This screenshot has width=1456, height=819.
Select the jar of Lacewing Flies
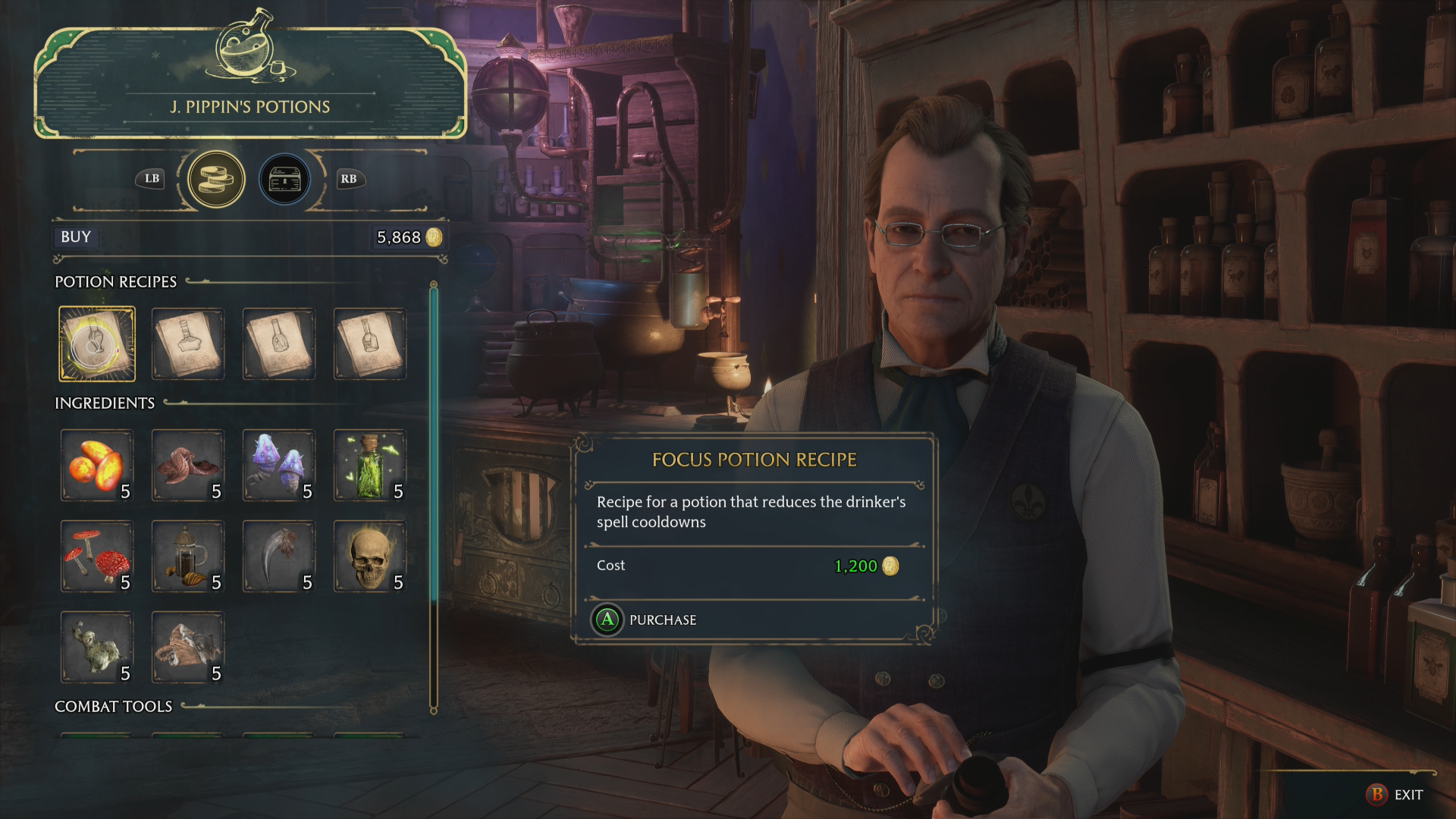tap(370, 465)
